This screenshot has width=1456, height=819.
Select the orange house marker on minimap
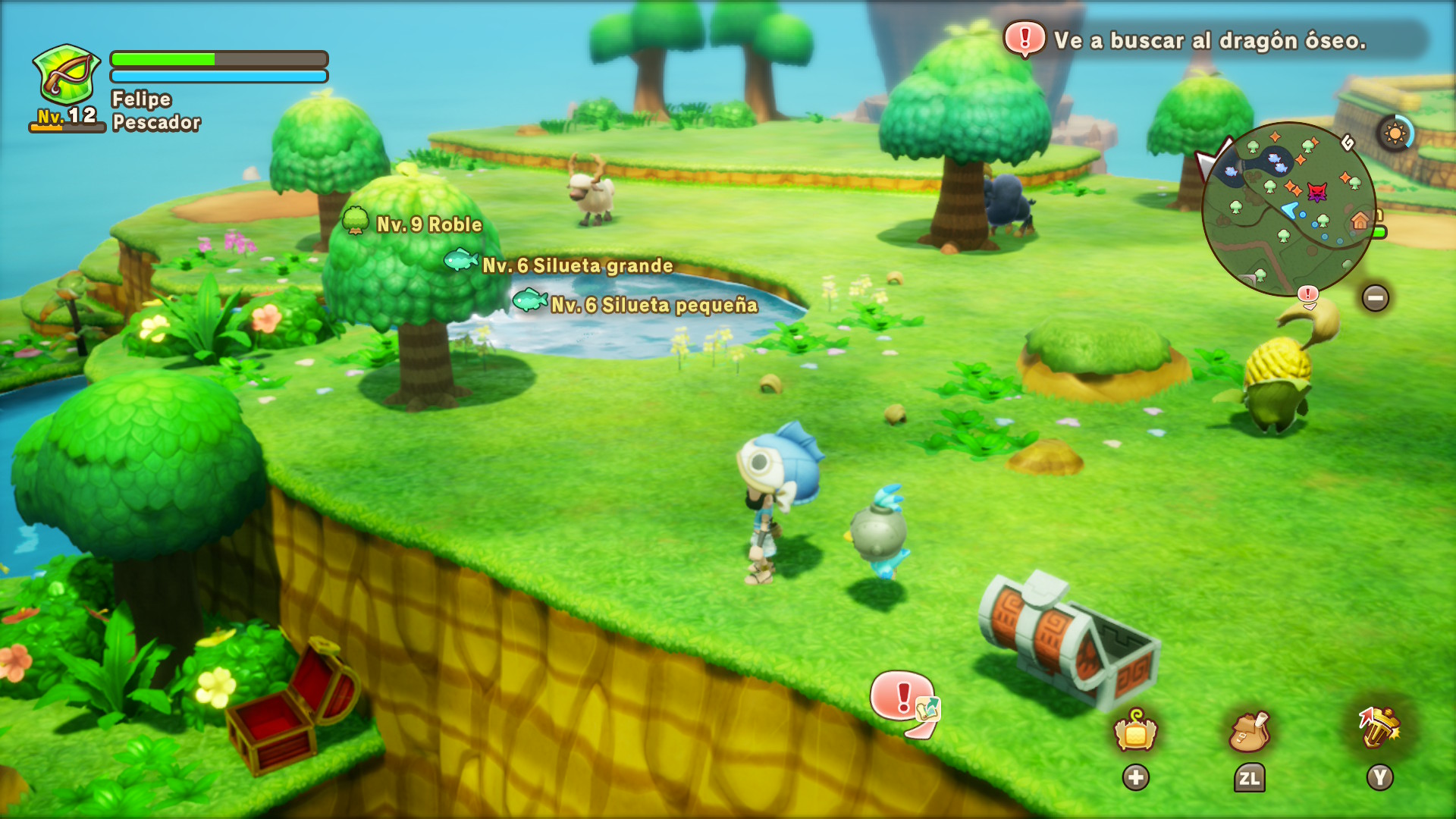pos(1360,221)
